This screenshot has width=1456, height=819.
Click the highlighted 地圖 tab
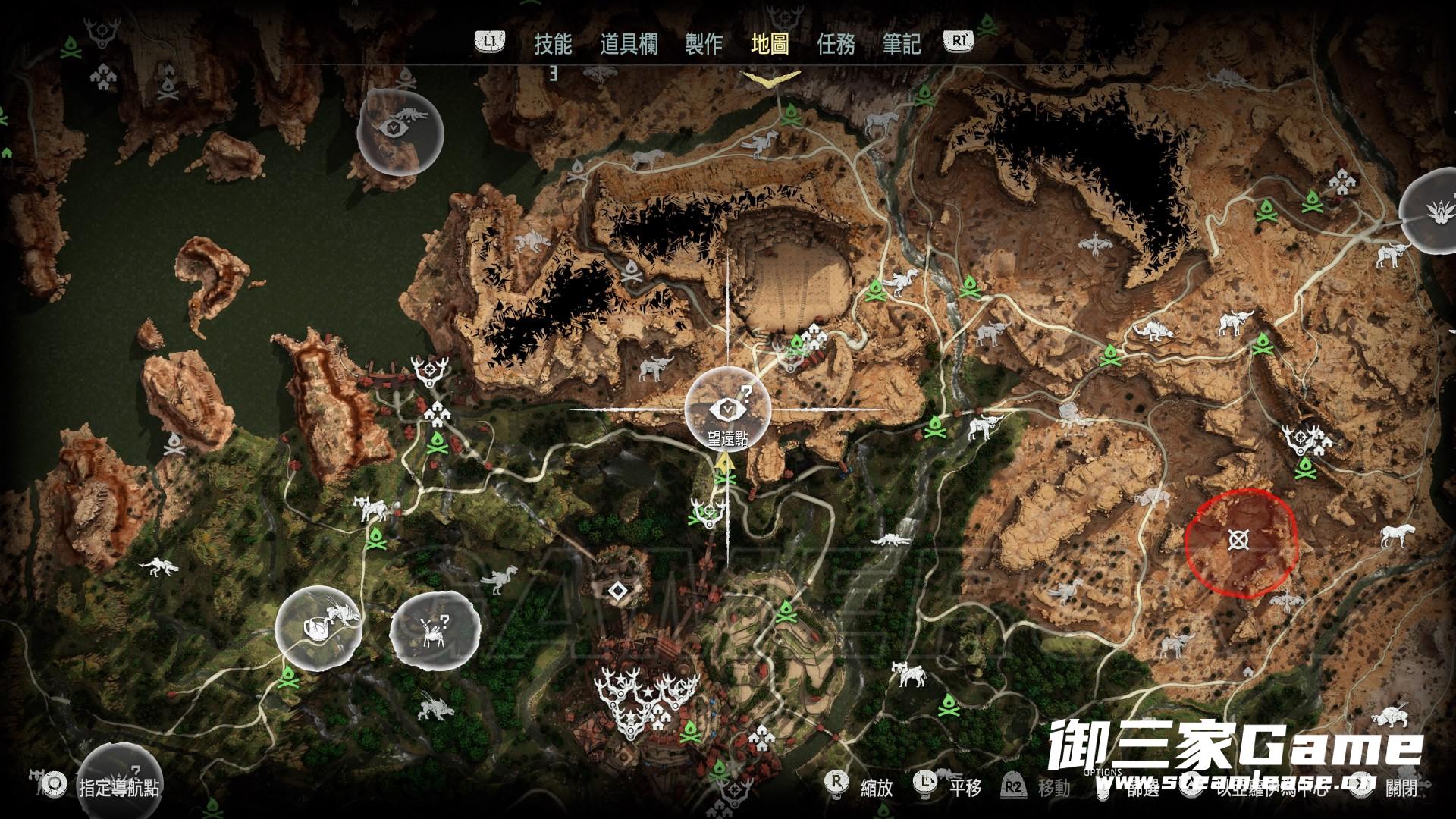[770, 44]
